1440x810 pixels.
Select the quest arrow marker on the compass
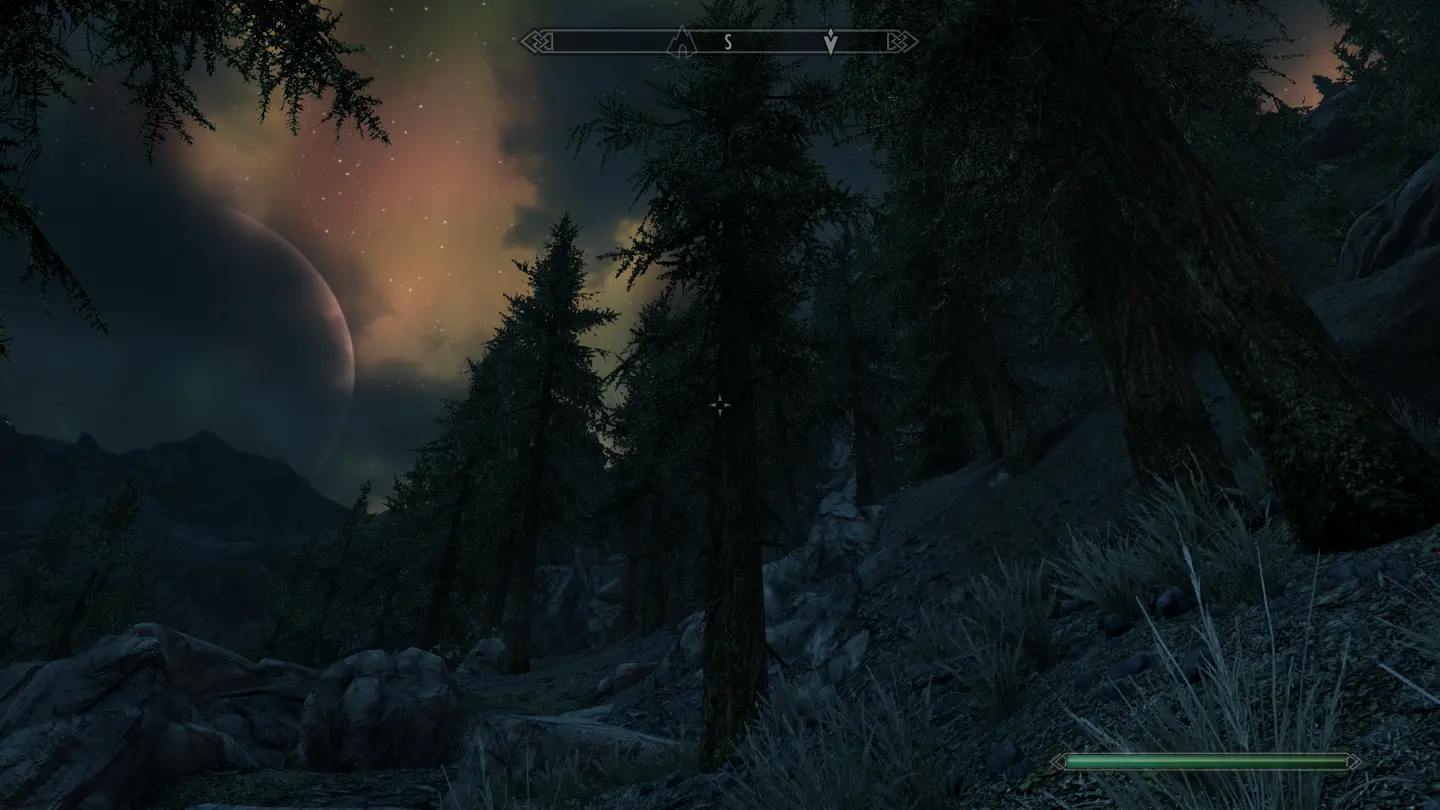830,42
